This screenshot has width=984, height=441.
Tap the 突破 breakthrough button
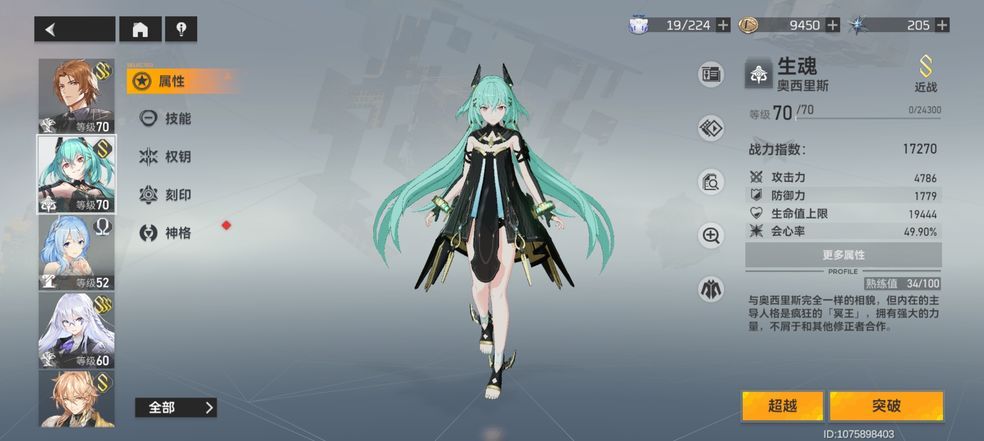886,406
